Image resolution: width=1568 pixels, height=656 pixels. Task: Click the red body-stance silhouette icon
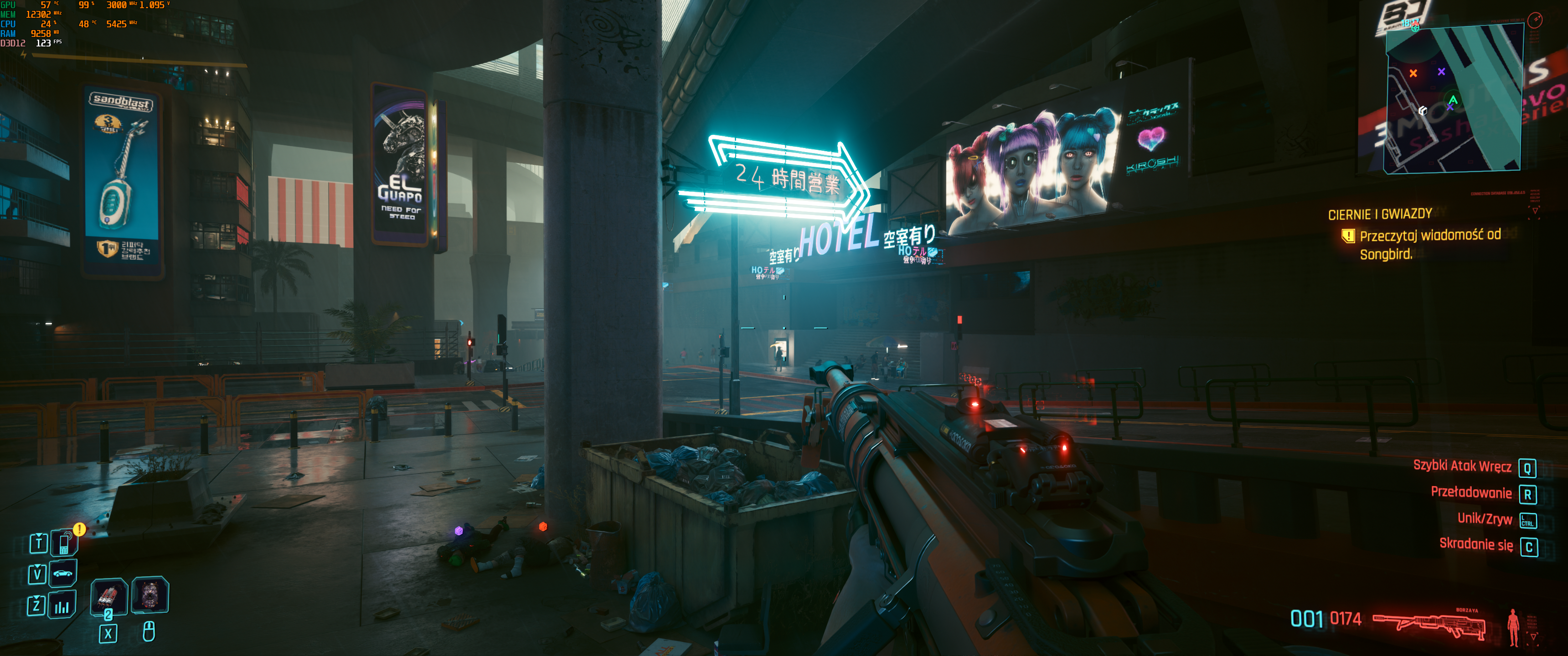click(x=1513, y=627)
